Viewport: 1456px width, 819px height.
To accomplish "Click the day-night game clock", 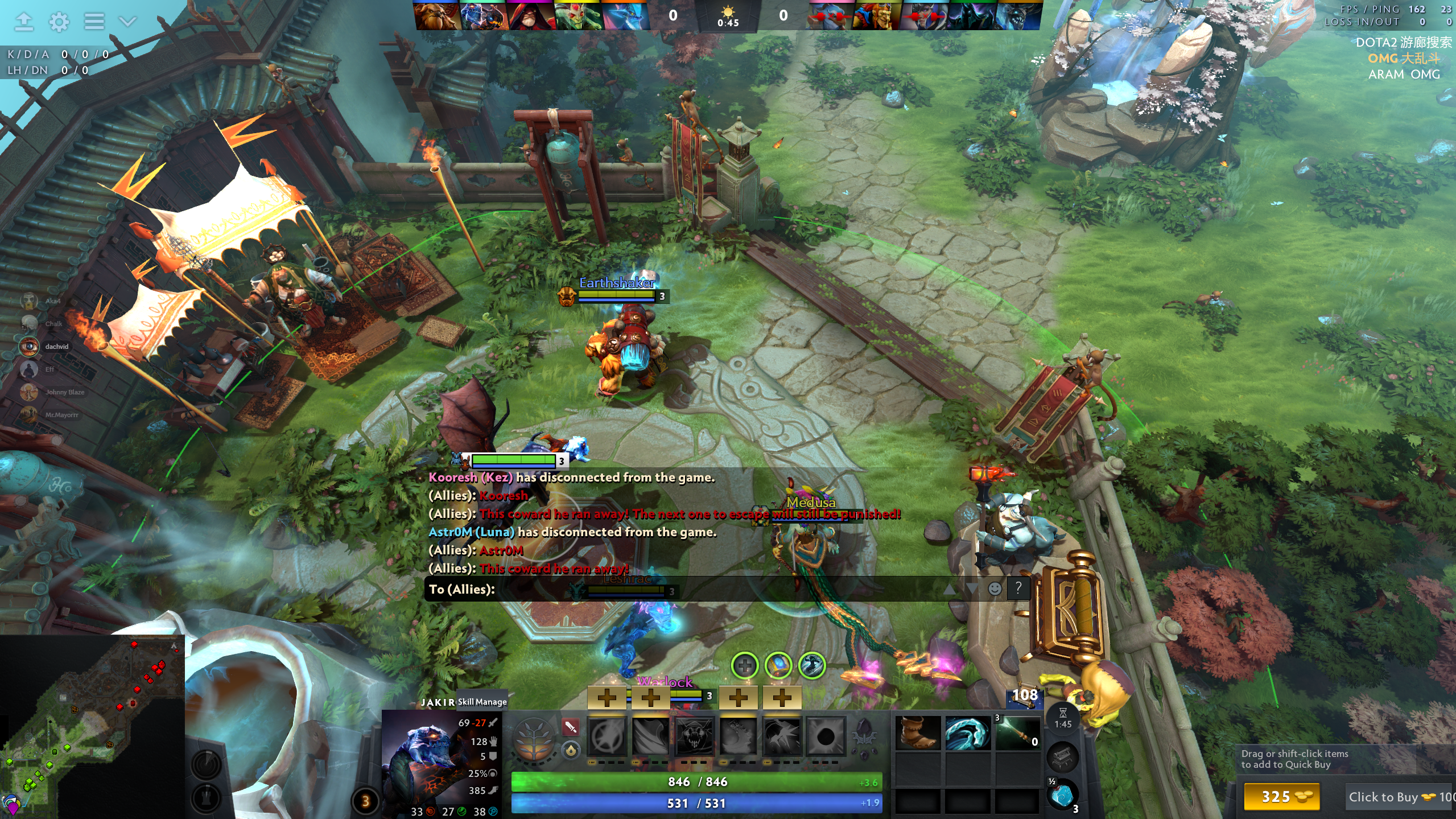I will click(728, 17).
